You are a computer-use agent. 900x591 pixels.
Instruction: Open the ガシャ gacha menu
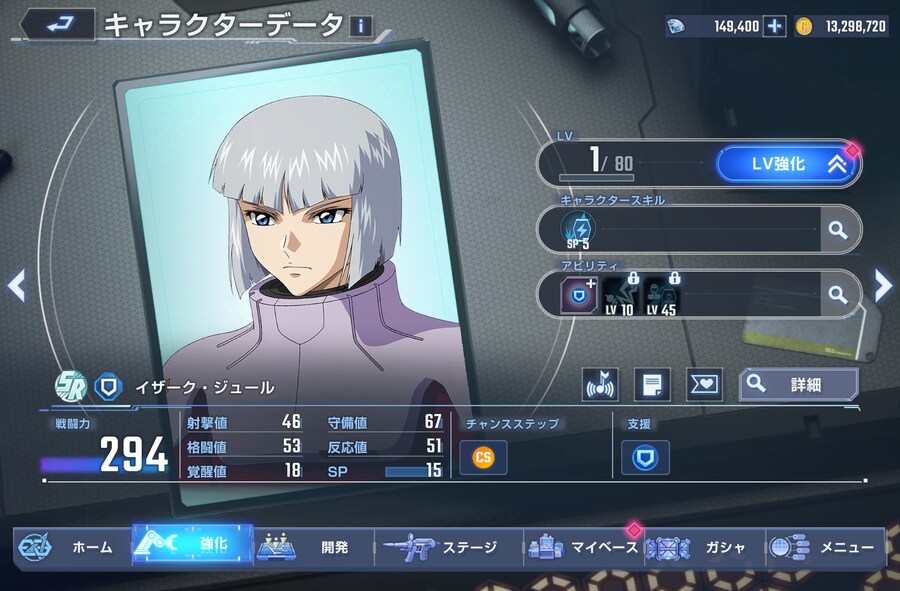click(700, 547)
